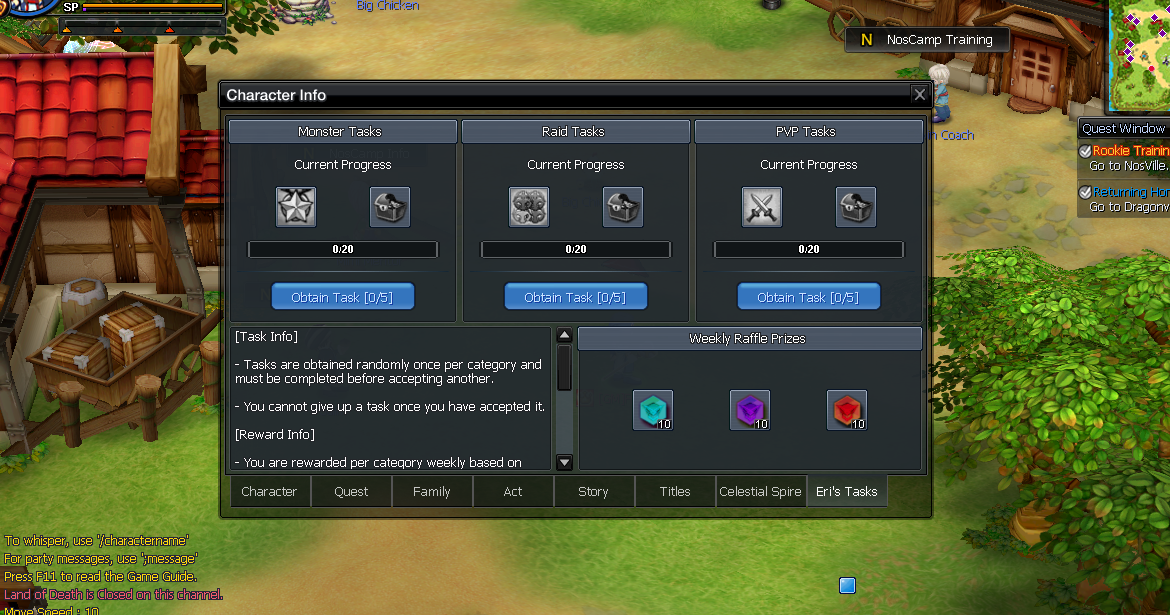The width and height of the screenshot is (1170, 615).
Task: Select the Act tab
Action: point(513,491)
